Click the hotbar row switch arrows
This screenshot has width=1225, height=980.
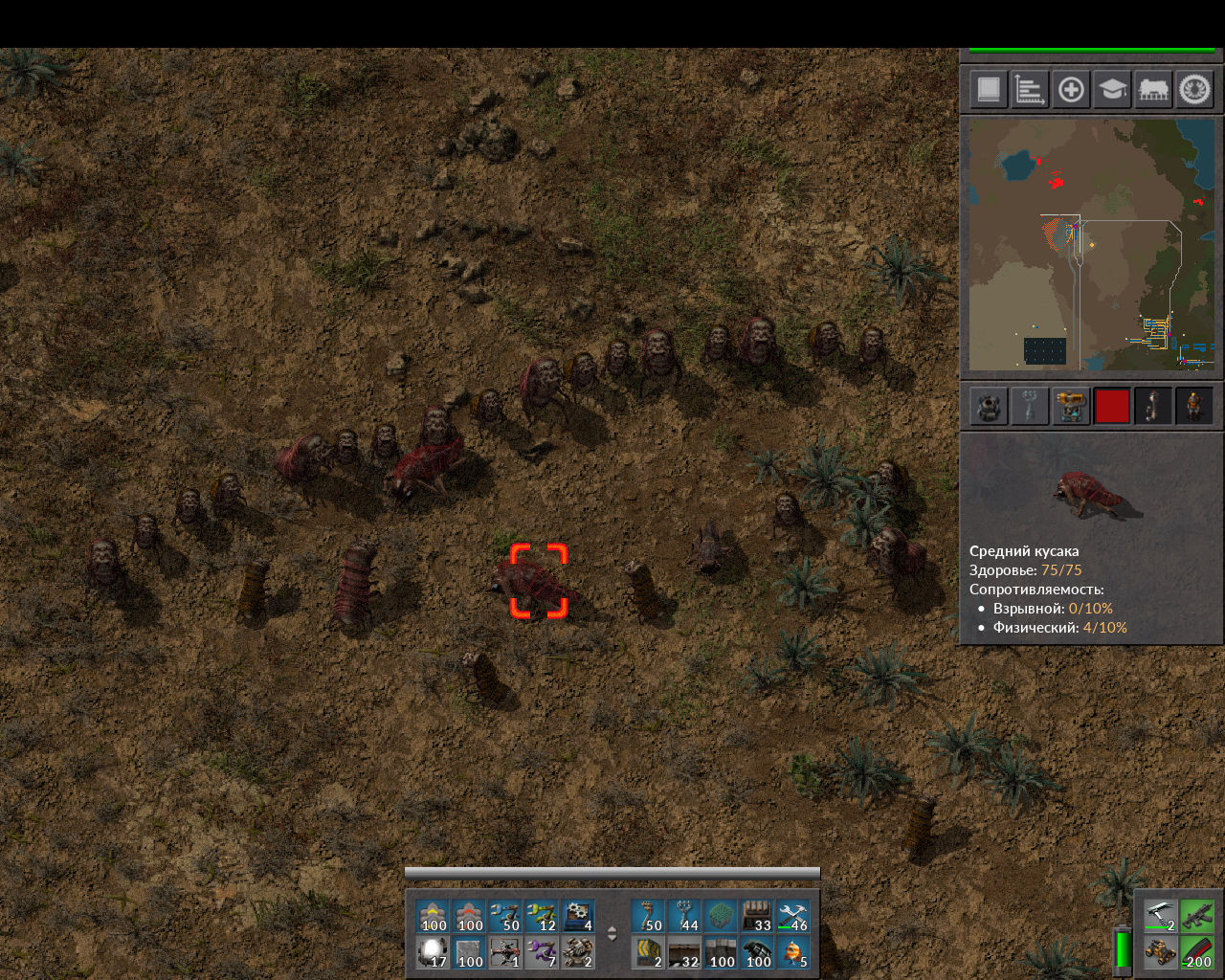[x=612, y=934]
